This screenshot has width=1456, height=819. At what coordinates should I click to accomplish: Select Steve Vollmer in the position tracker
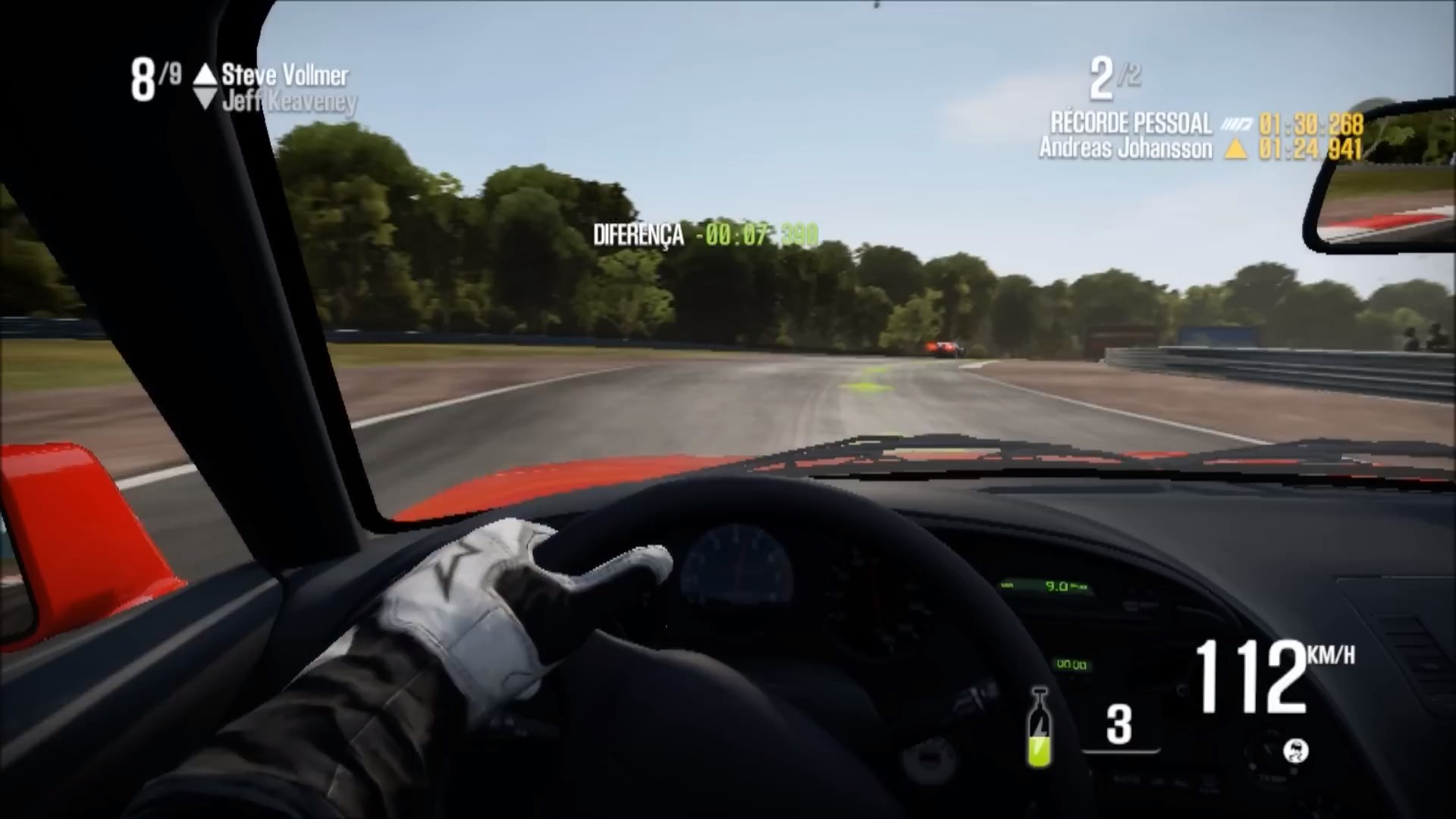[x=284, y=75]
